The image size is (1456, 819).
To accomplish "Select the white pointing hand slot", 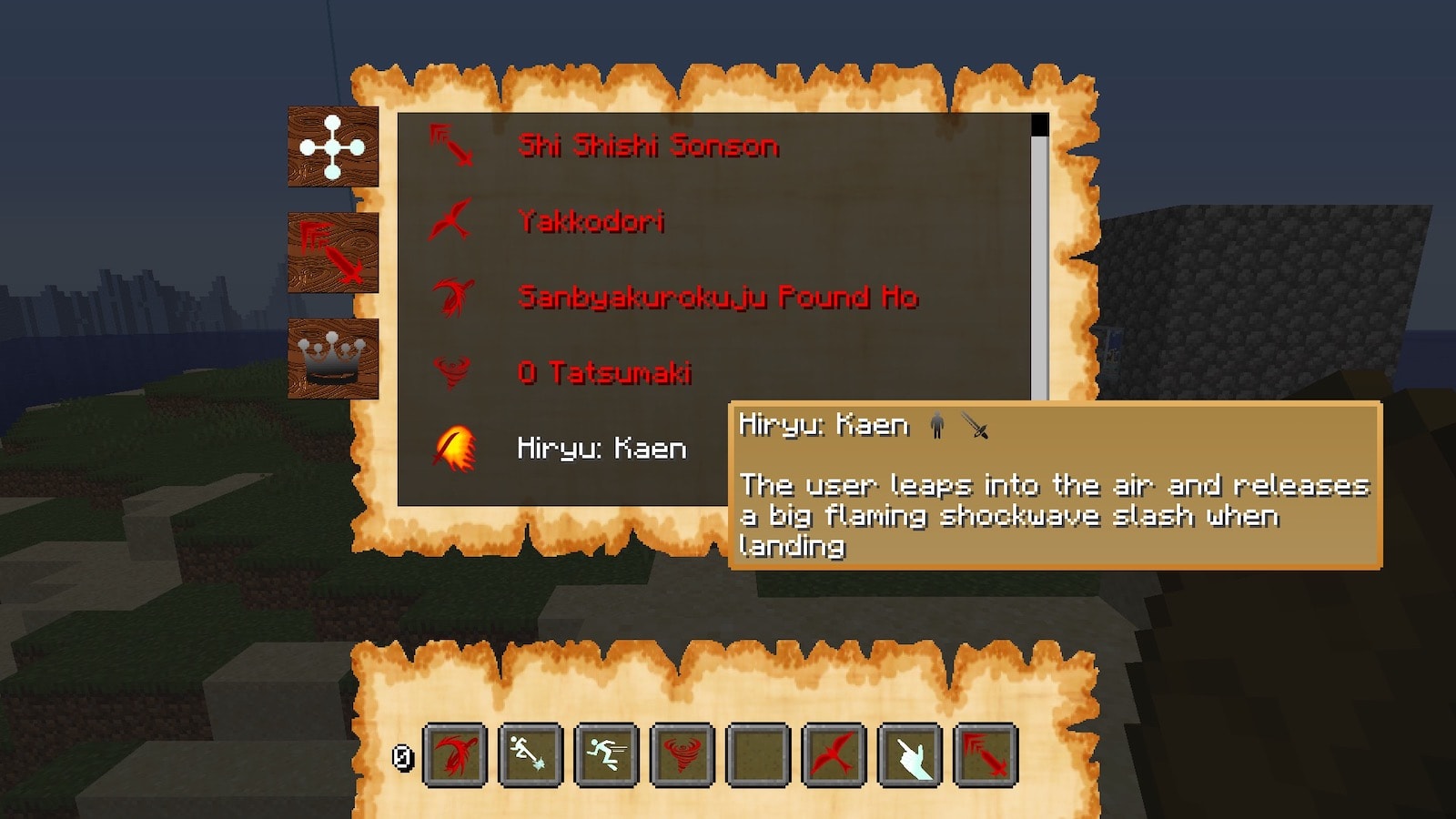I will point(910,754).
